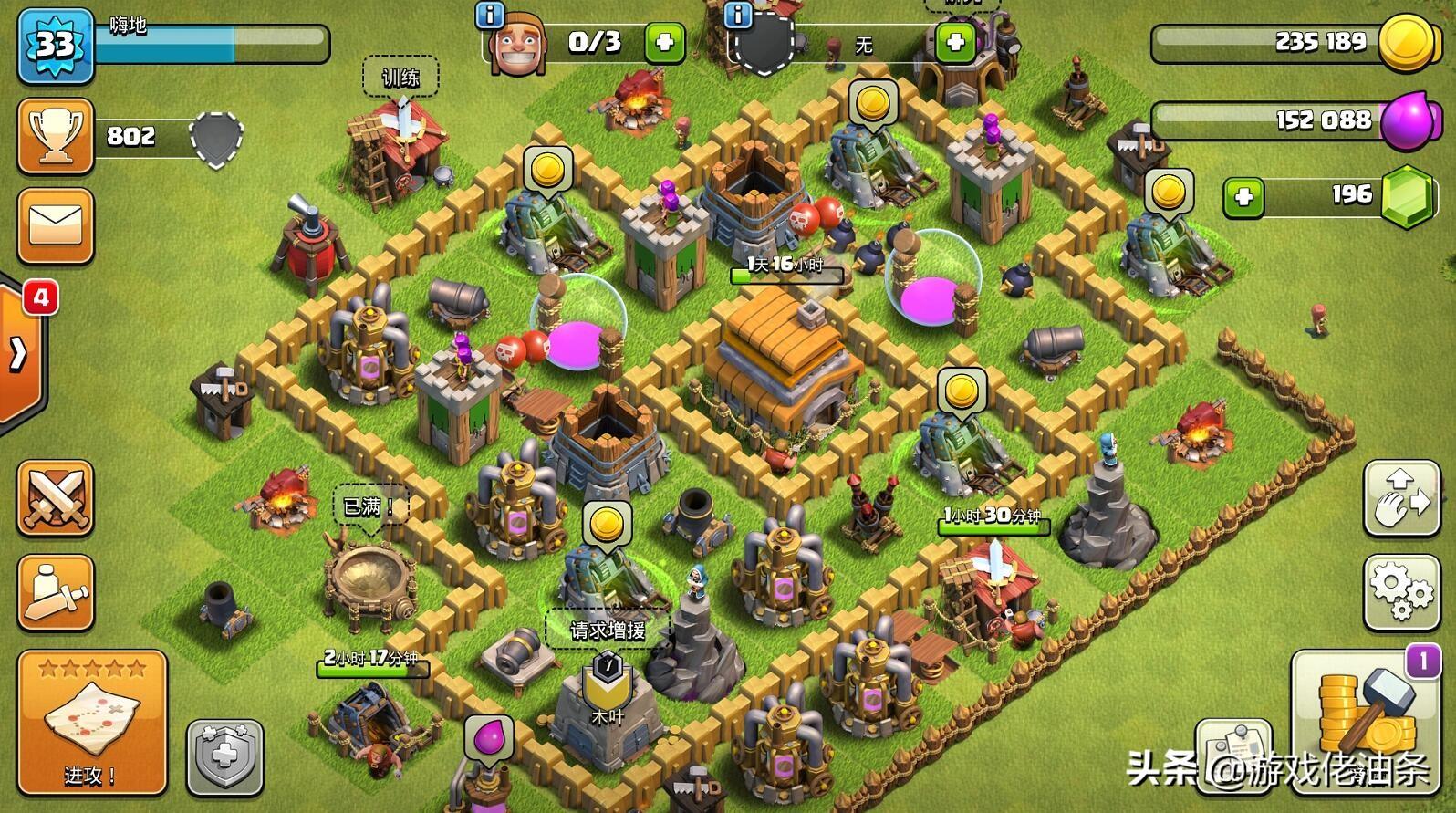Image resolution: width=1456 pixels, height=813 pixels.
Task: Click the shield info icon
Action: tap(737, 14)
